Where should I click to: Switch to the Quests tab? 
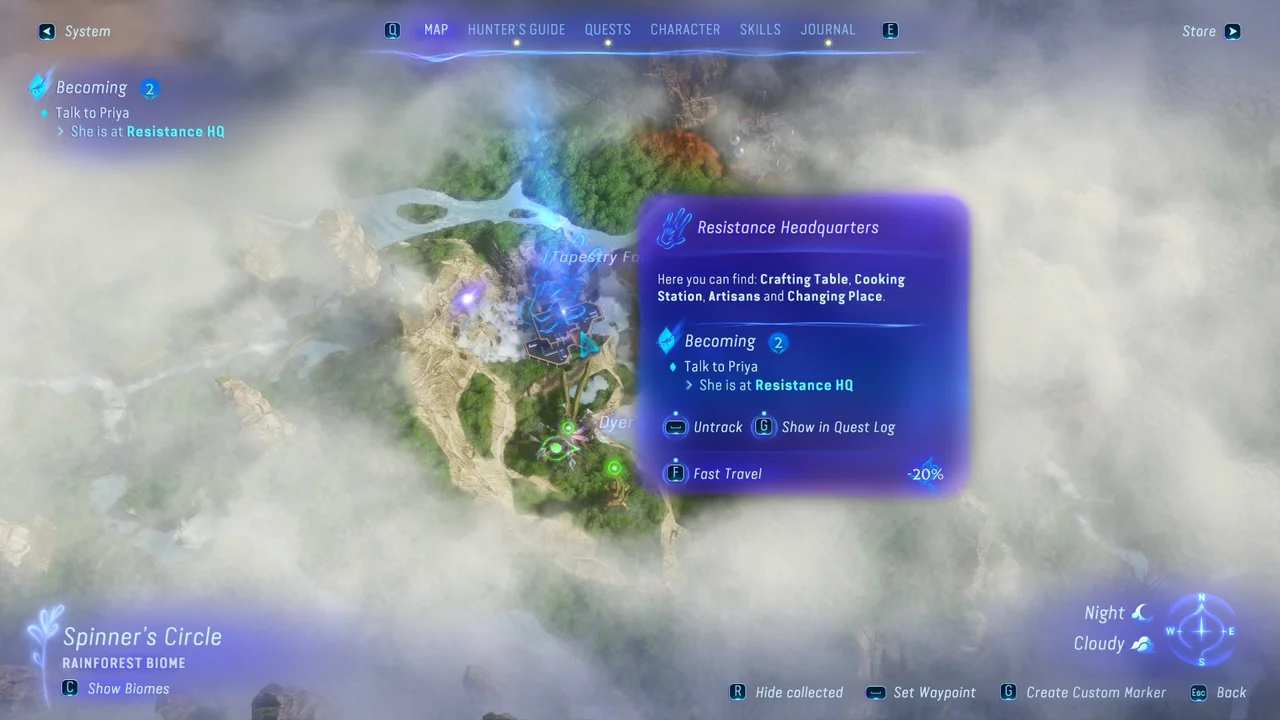pyautogui.click(x=607, y=29)
